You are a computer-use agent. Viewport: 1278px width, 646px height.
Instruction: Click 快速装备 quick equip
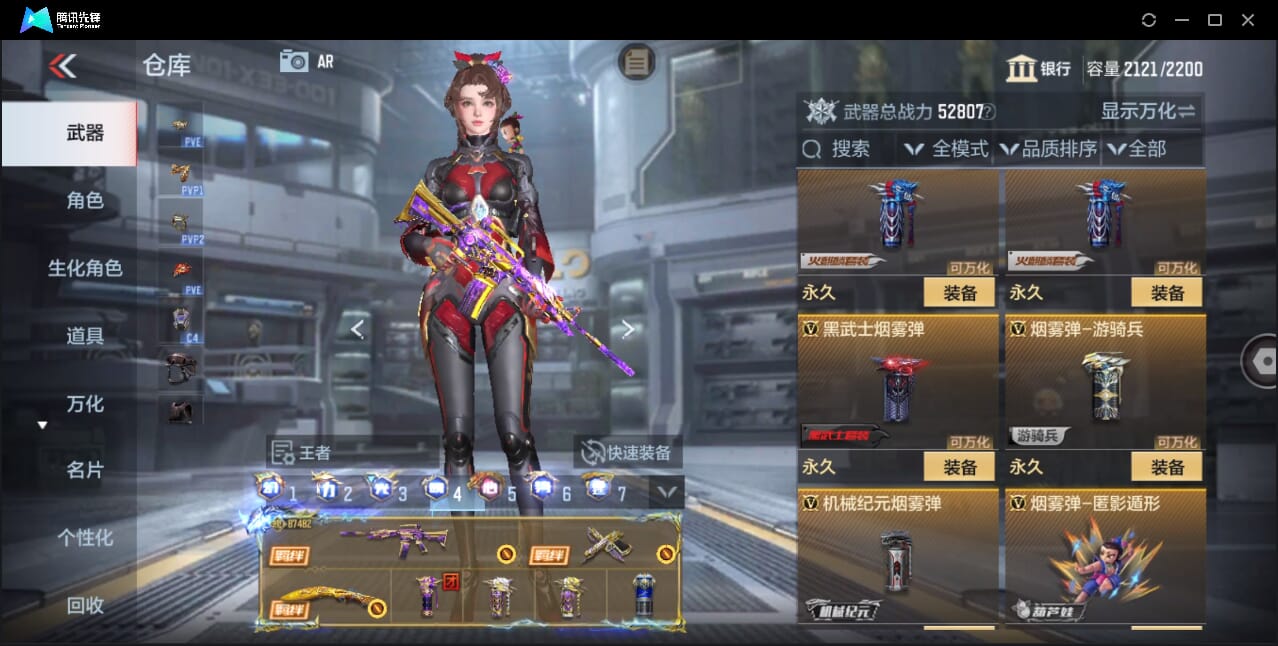click(627, 452)
